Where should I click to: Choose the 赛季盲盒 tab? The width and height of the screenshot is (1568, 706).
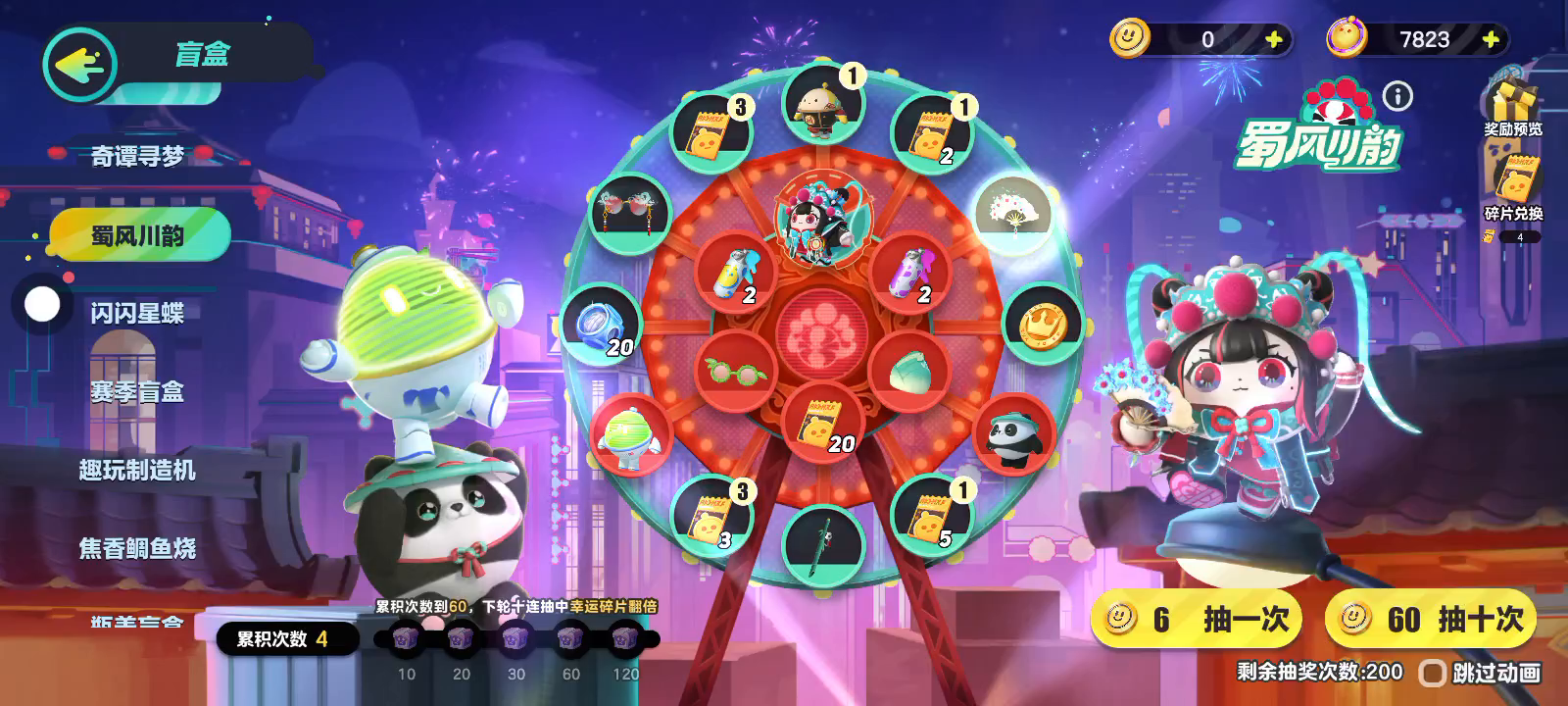coord(137,391)
